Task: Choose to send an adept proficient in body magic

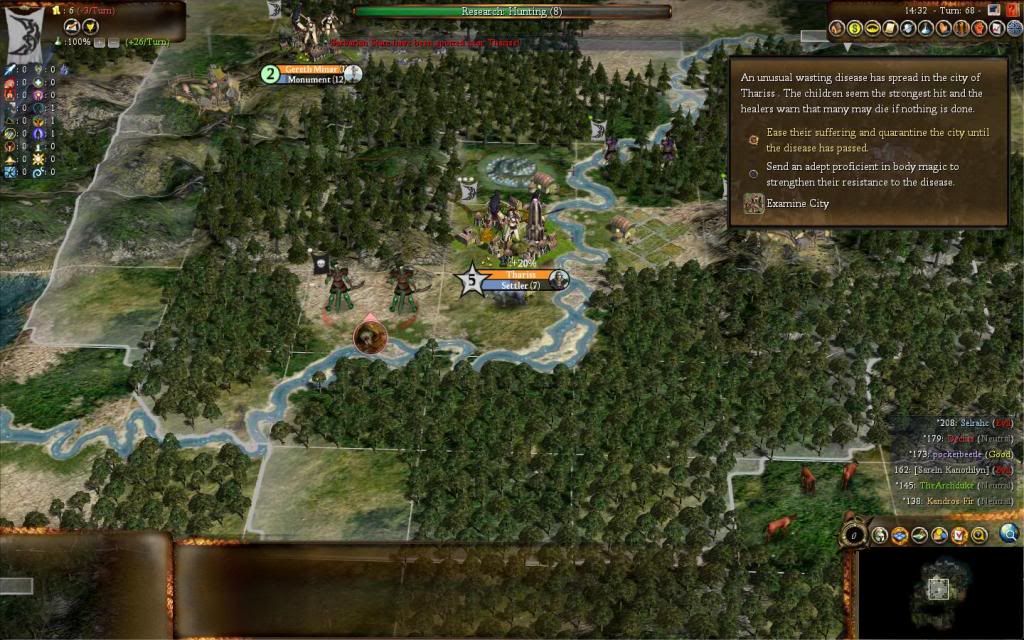Action: (753, 174)
